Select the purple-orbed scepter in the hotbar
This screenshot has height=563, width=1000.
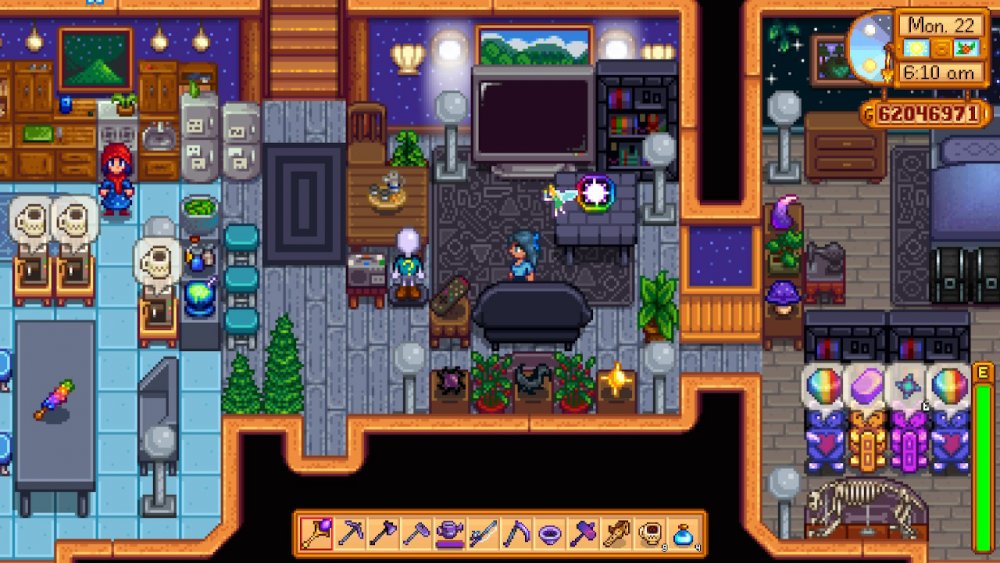tap(318, 534)
